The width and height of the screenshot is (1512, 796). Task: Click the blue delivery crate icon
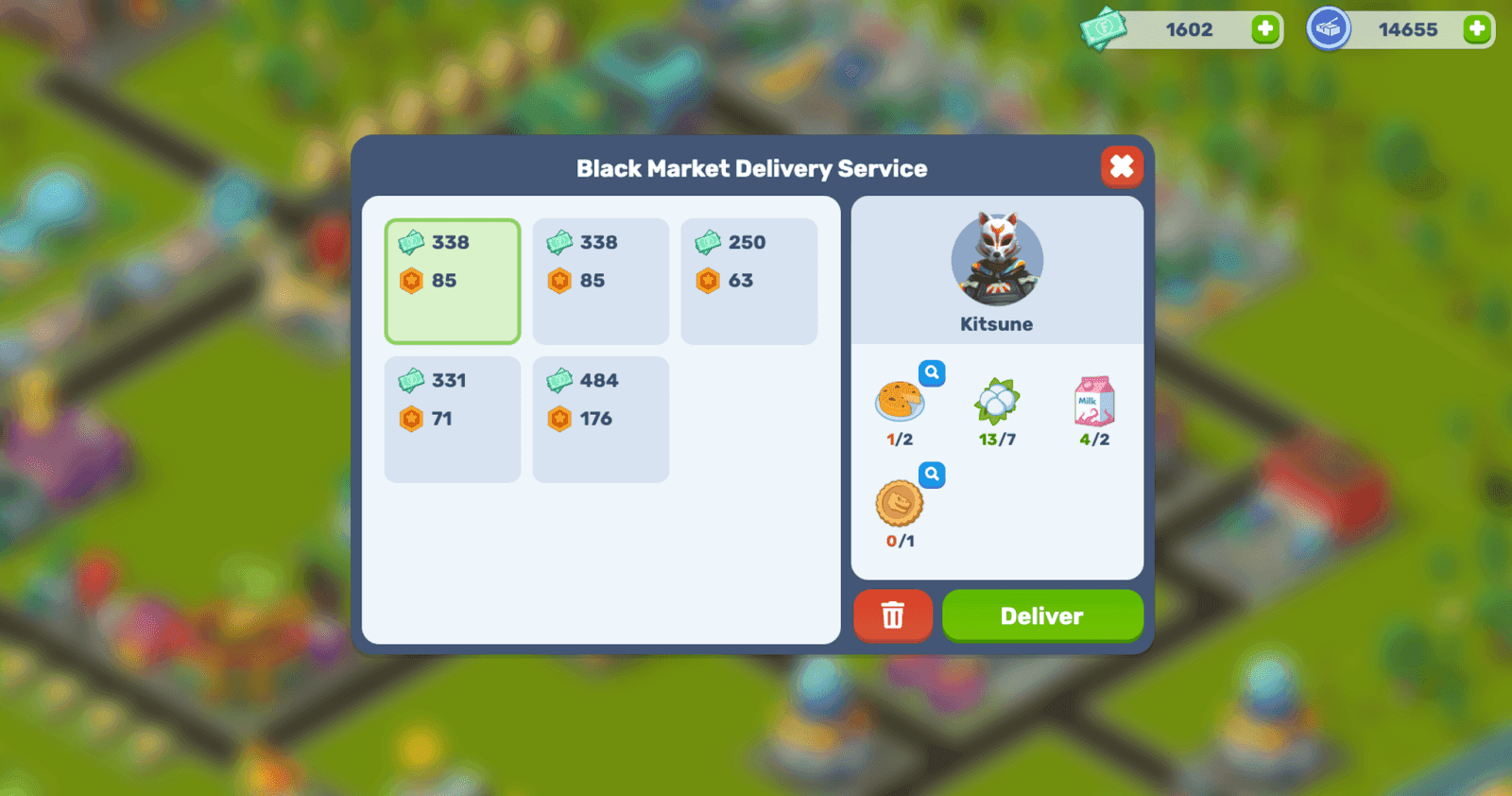(1331, 28)
